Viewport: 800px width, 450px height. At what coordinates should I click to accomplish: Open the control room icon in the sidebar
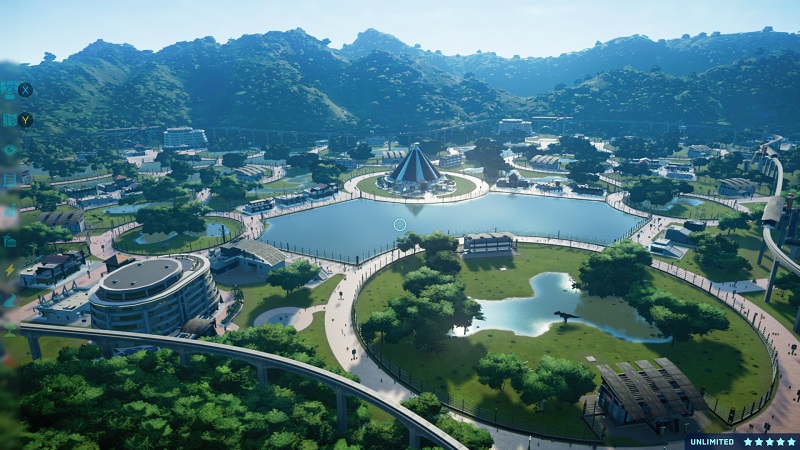(x=9, y=90)
